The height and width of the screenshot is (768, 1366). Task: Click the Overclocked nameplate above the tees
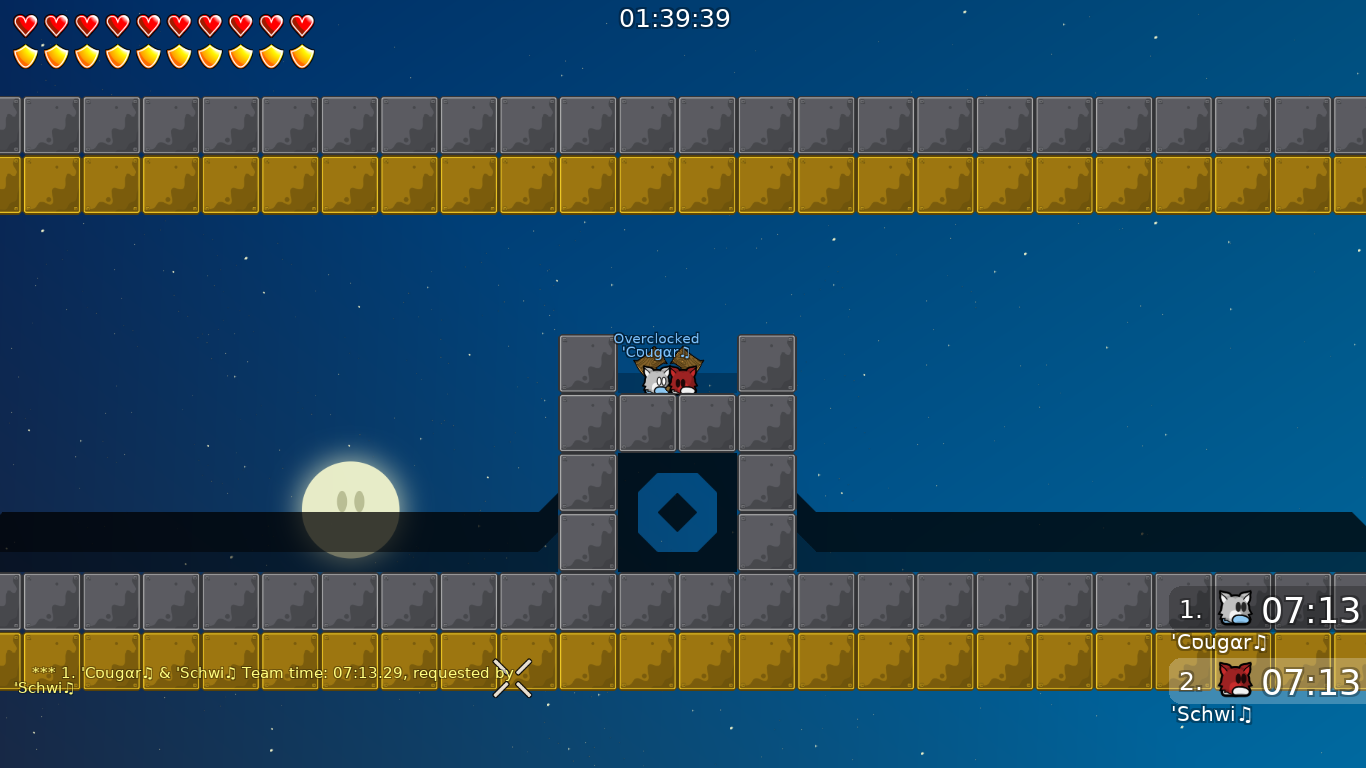[657, 339]
